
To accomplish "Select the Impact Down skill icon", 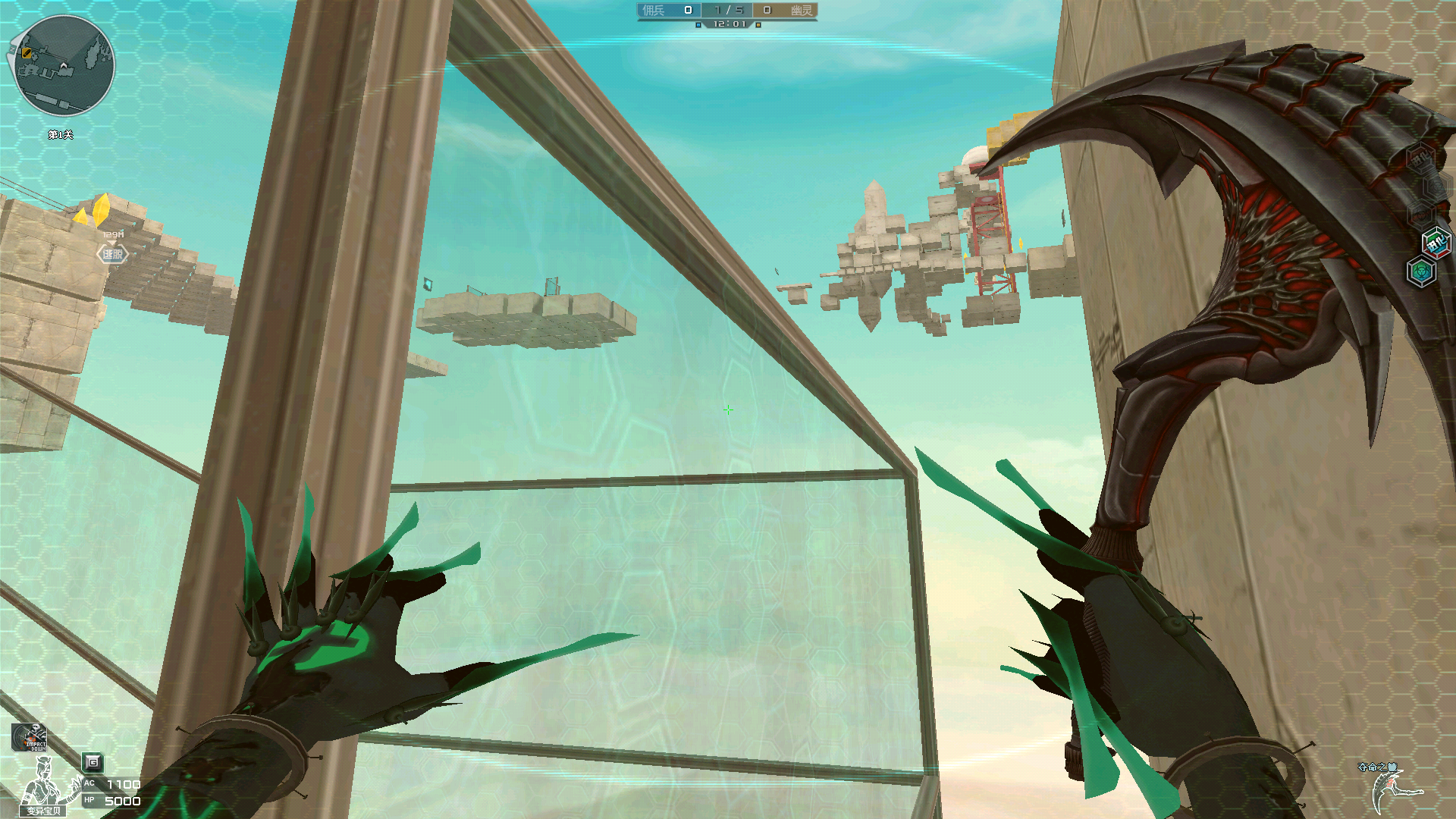I will (30, 737).
